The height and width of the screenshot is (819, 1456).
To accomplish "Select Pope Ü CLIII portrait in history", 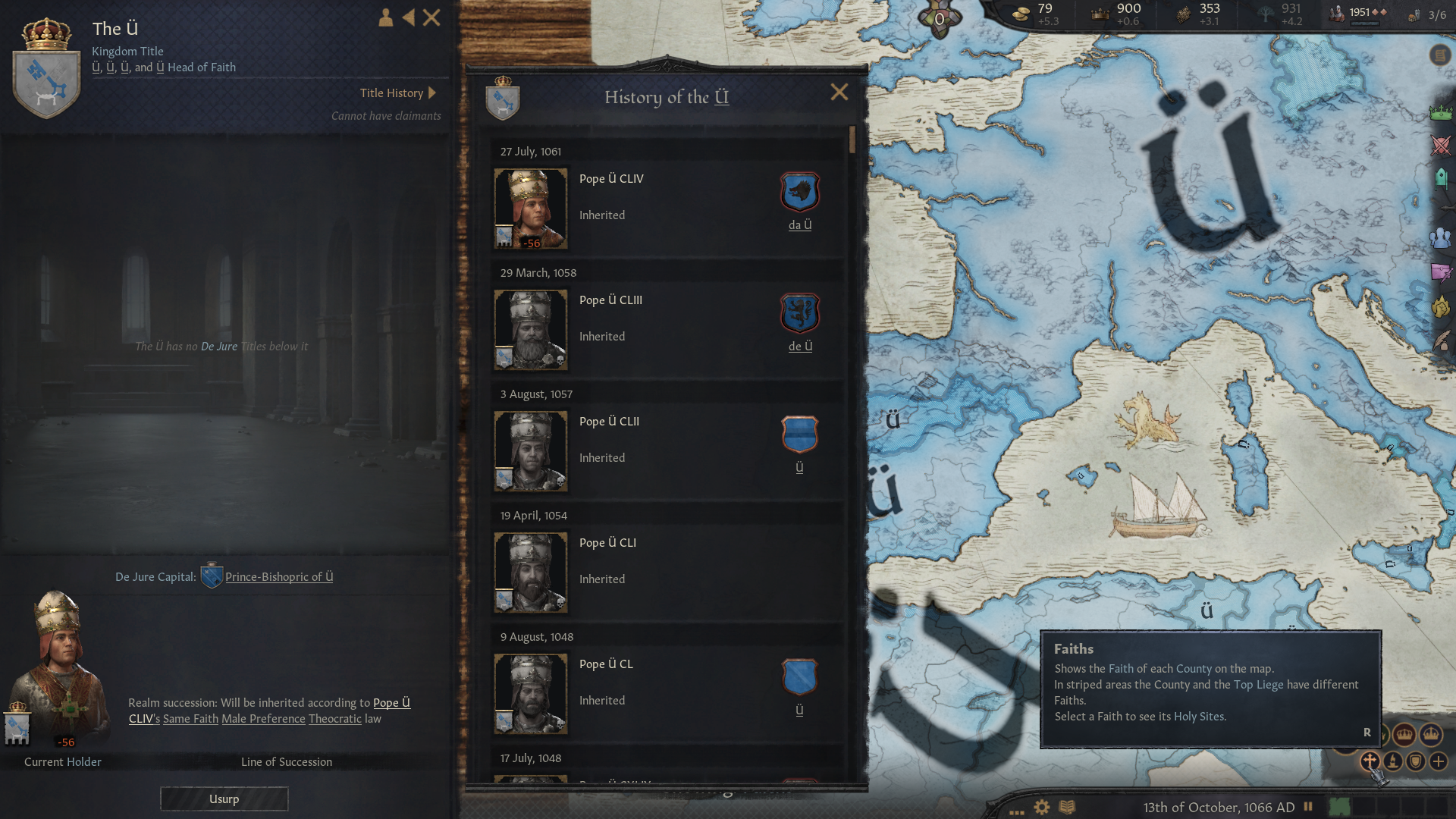I will click(x=531, y=330).
